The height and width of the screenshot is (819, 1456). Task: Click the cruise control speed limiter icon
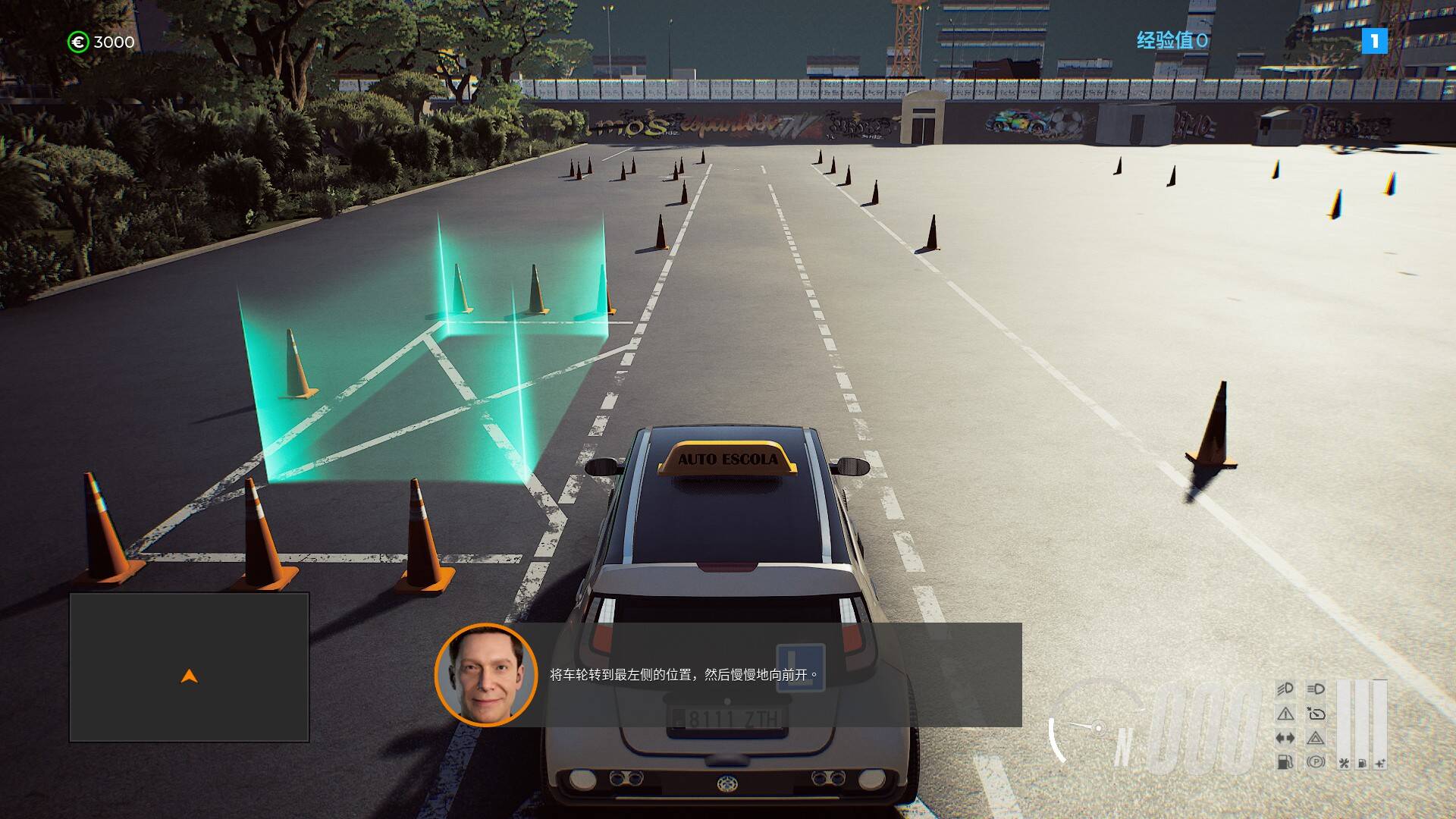(x=1316, y=714)
